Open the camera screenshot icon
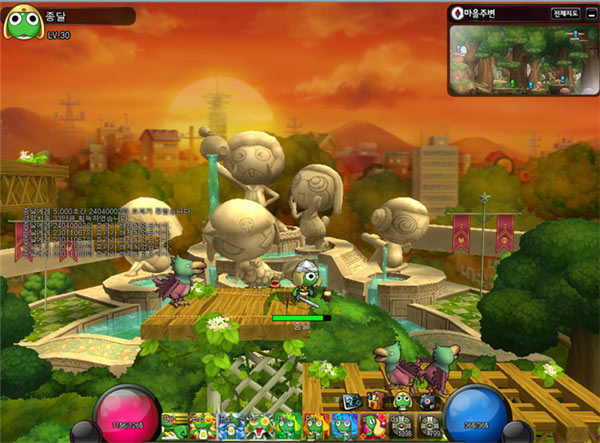This screenshot has height=443, width=600. 351,401
